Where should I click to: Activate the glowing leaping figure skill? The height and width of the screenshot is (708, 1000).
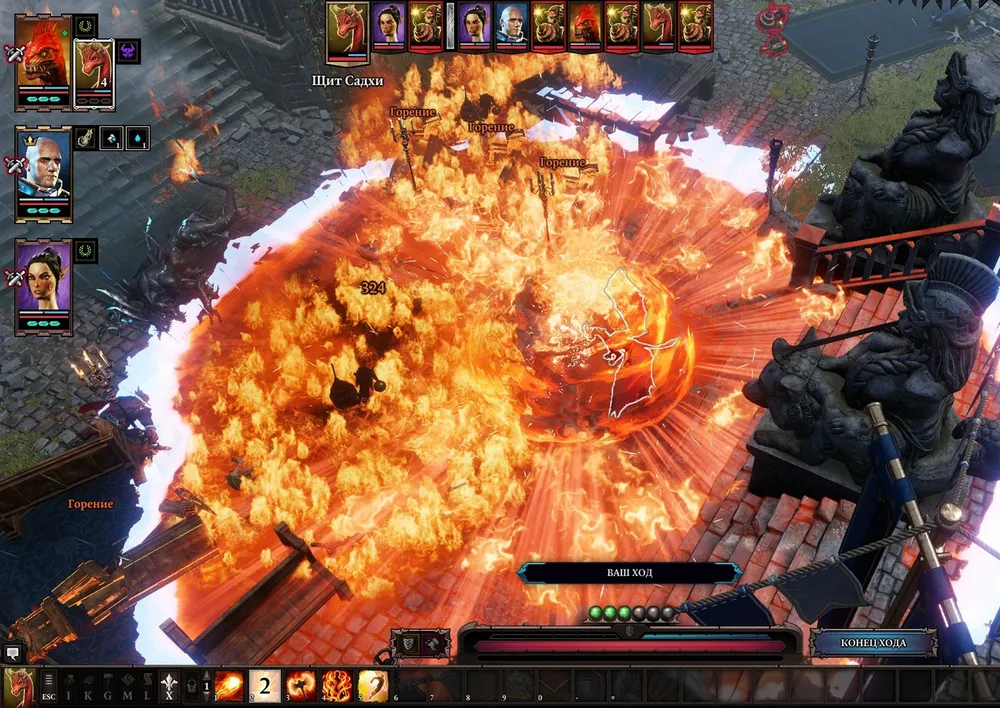[x=372, y=687]
